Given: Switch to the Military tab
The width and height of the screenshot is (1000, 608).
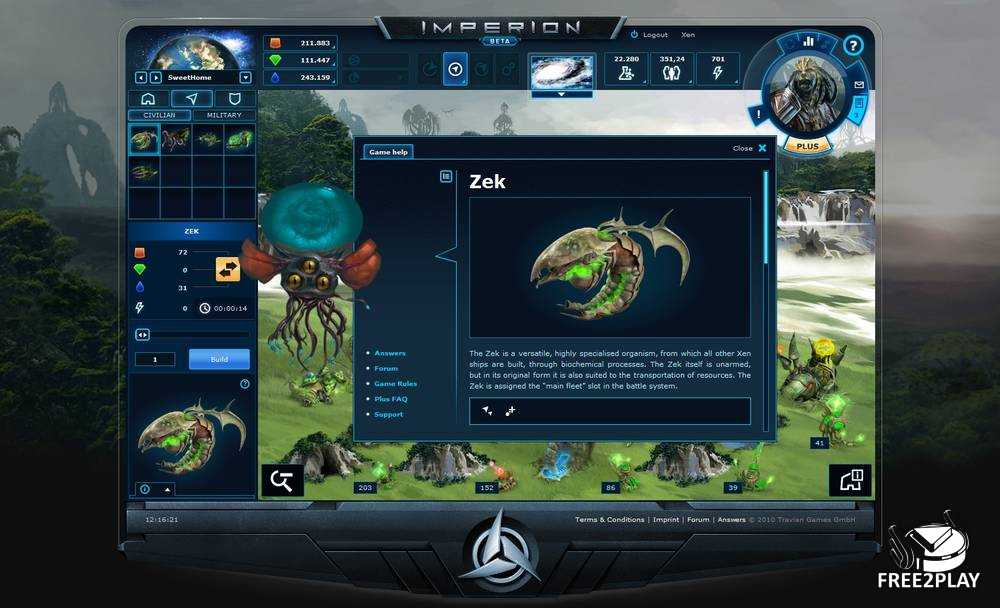Looking at the screenshot, I should point(224,115).
